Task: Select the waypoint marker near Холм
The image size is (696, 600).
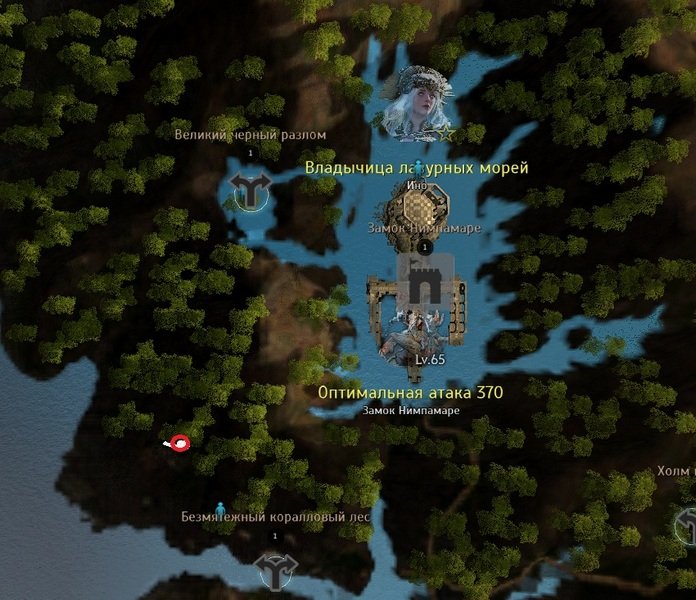Action: click(x=688, y=523)
